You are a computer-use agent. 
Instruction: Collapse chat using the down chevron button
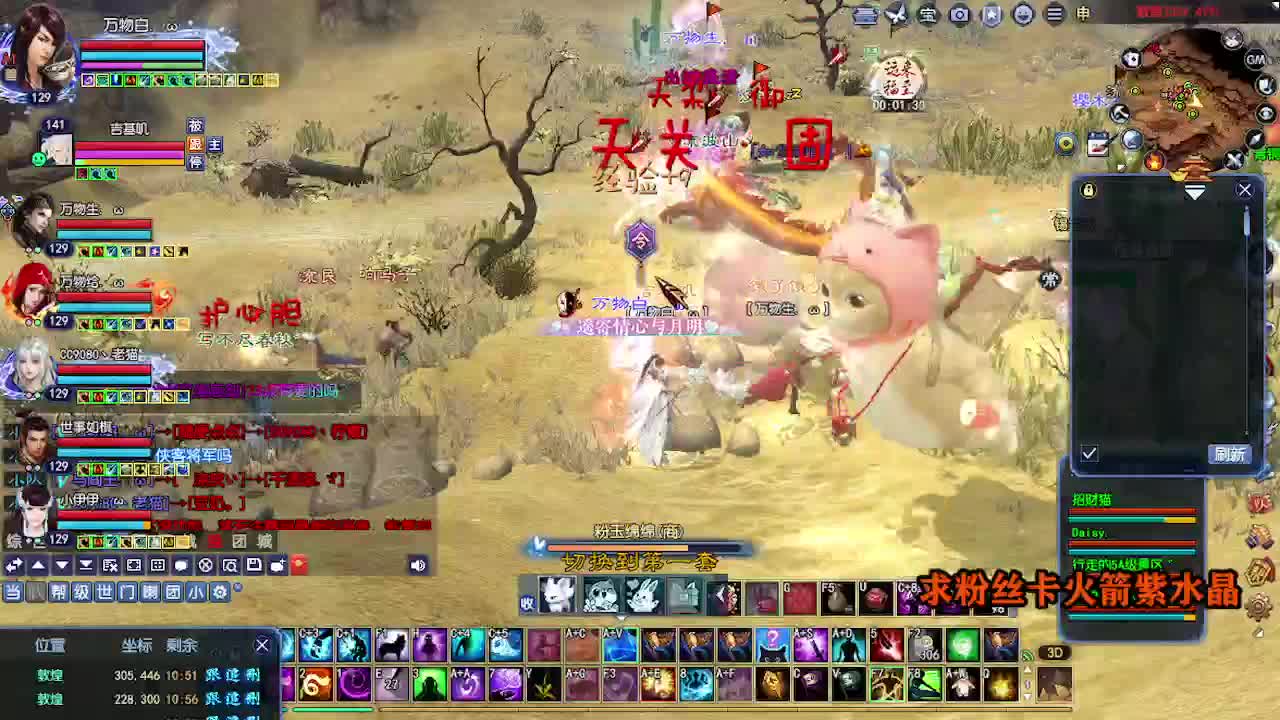(60, 565)
